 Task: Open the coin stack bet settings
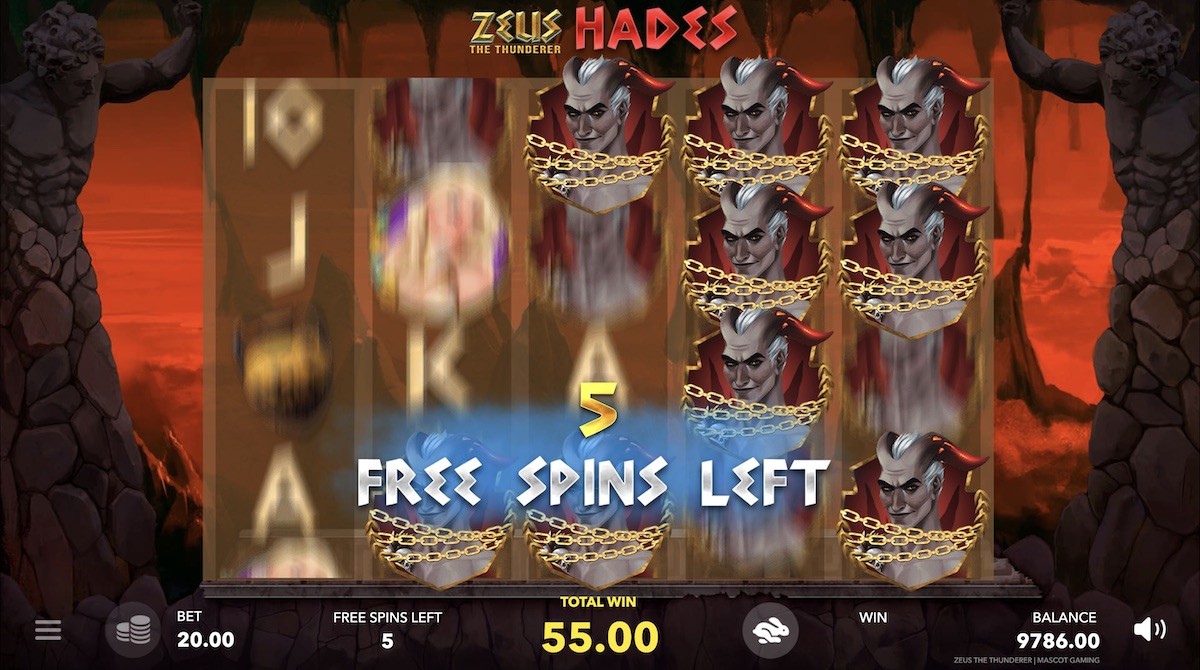[x=133, y=630]
